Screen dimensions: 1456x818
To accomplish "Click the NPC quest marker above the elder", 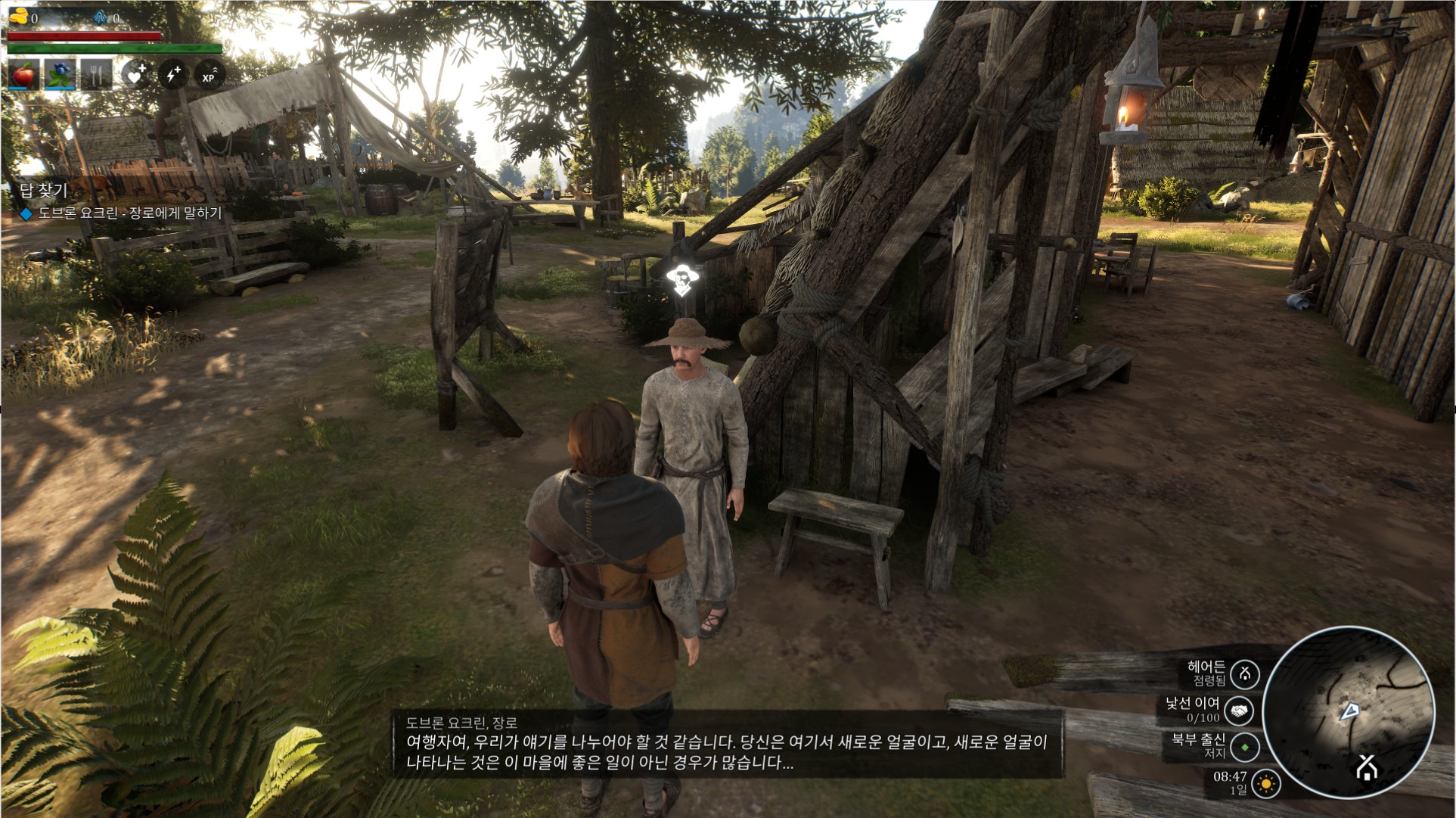I will (x=684, y=281).
